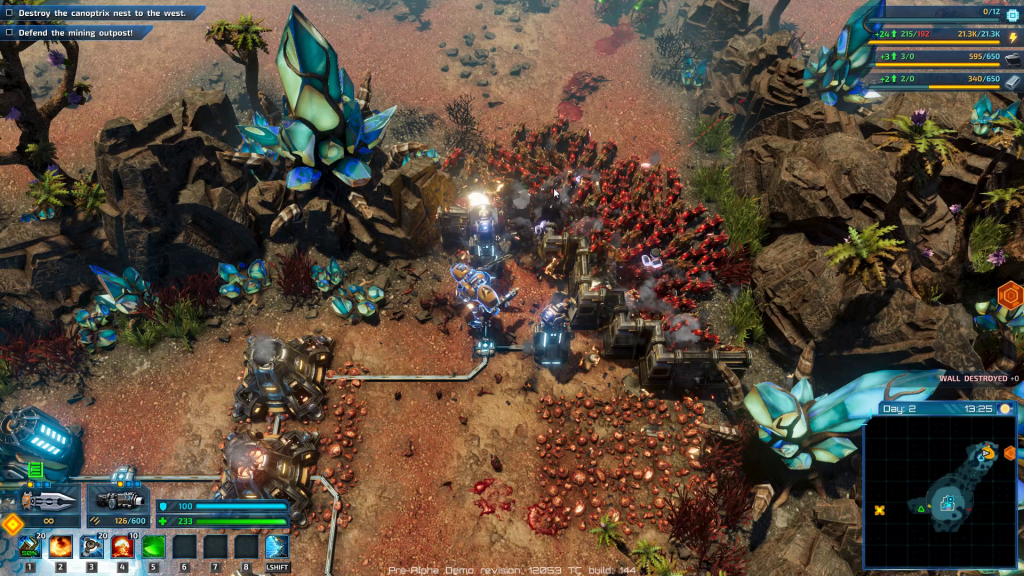Activate the repair ability in slot 1
Screen dimensions: 1024x576
[x=29, y=547]
